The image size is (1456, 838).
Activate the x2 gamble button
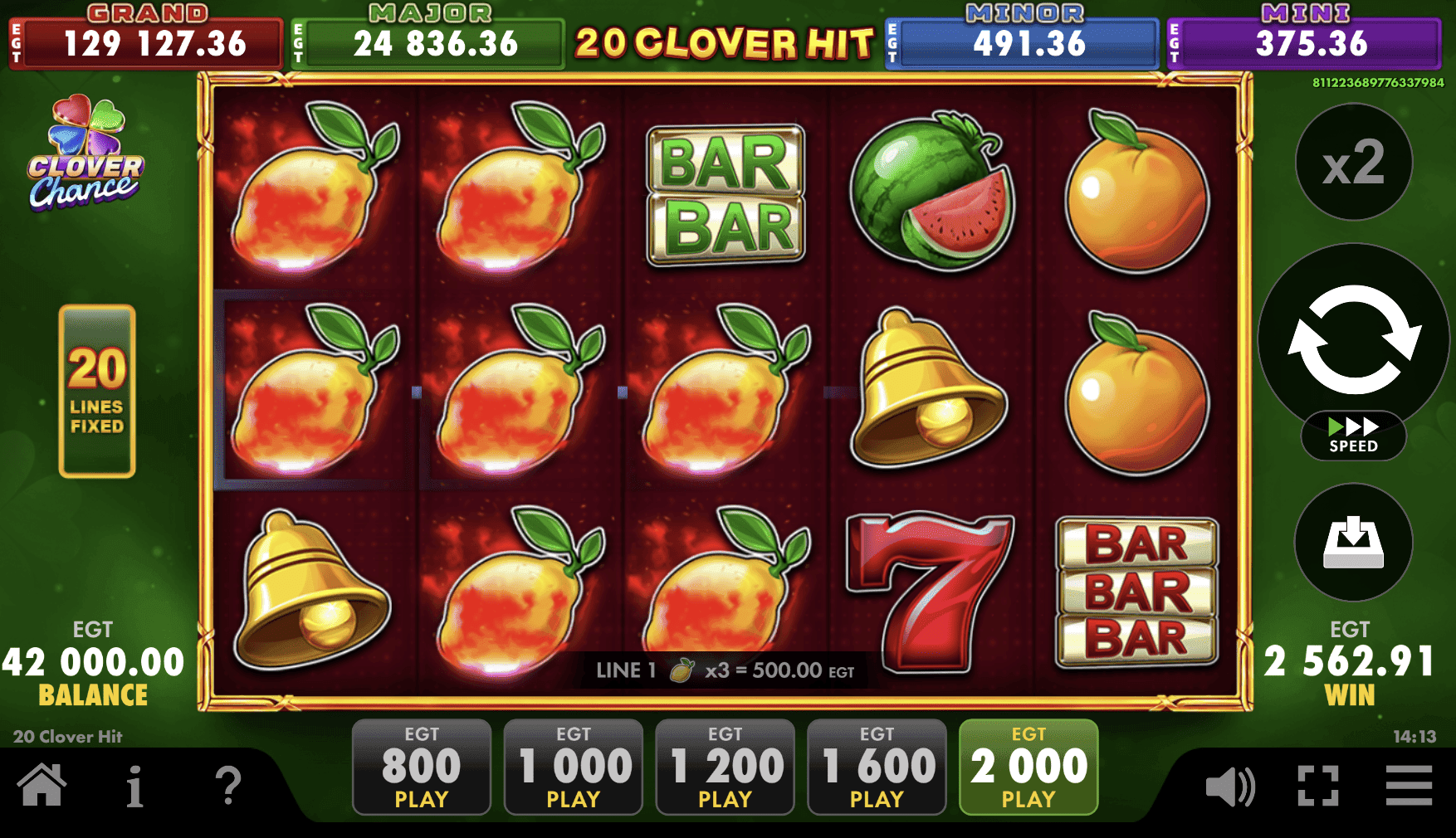coord(1353,163)
